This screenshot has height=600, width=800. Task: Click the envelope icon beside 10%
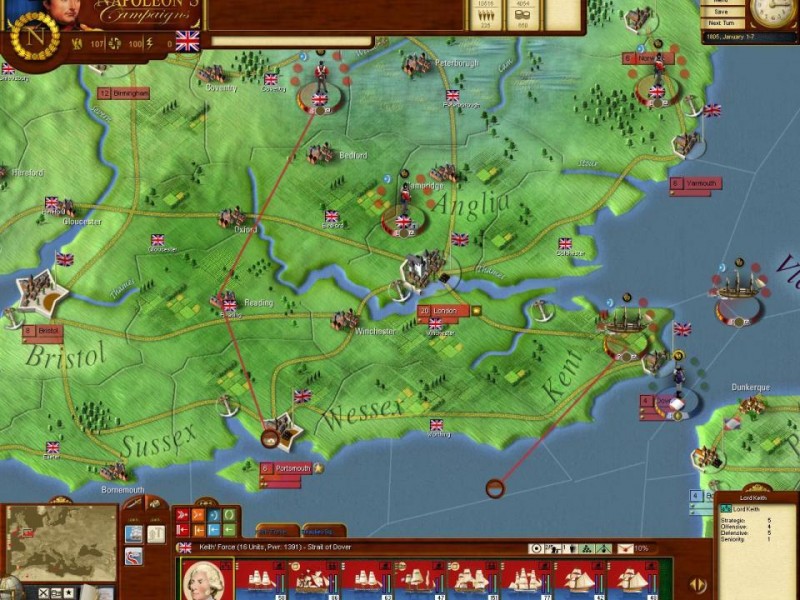tap(625, 548)
